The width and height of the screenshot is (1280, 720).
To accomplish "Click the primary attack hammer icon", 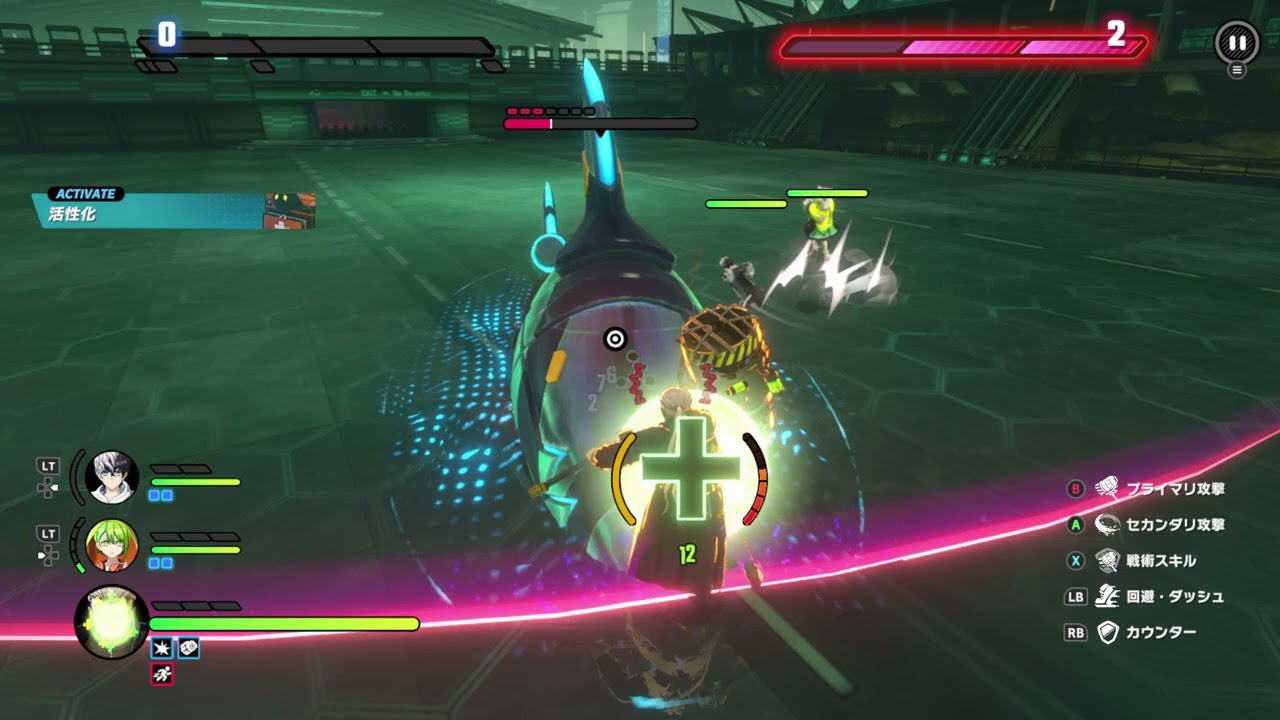I will tap(1106, 488).
